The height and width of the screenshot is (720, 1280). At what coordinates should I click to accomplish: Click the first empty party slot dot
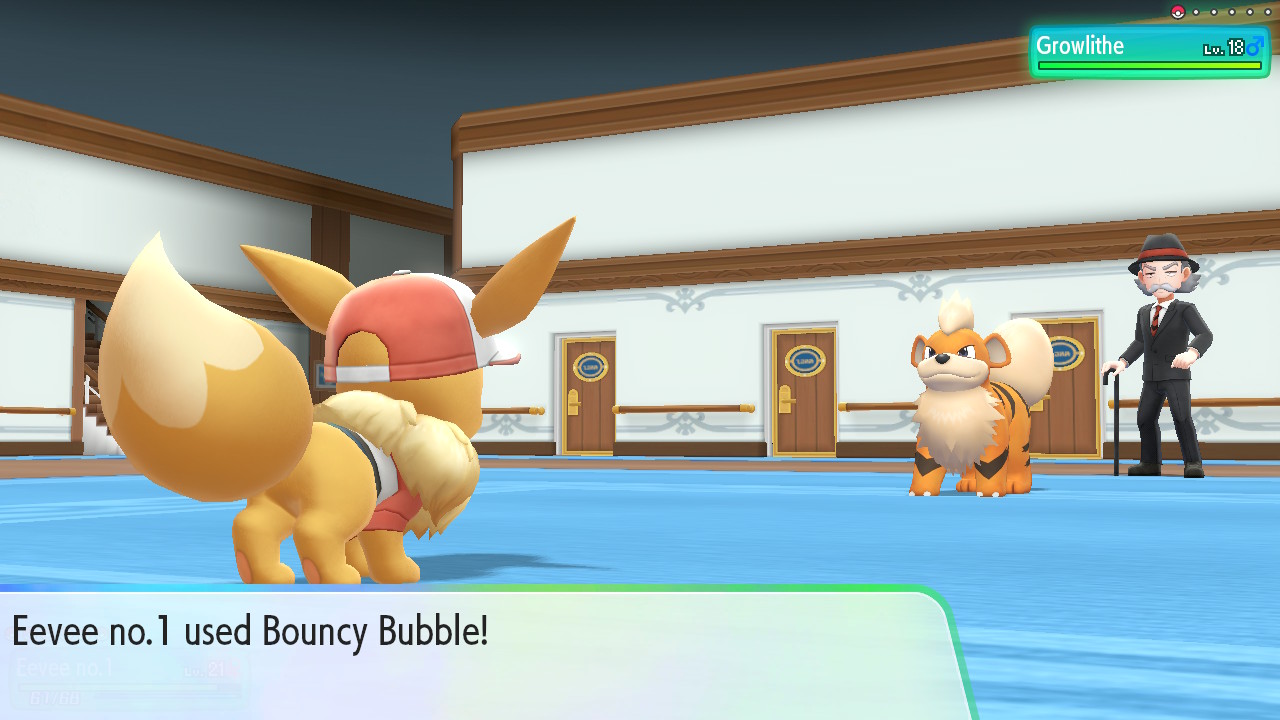1195,12
